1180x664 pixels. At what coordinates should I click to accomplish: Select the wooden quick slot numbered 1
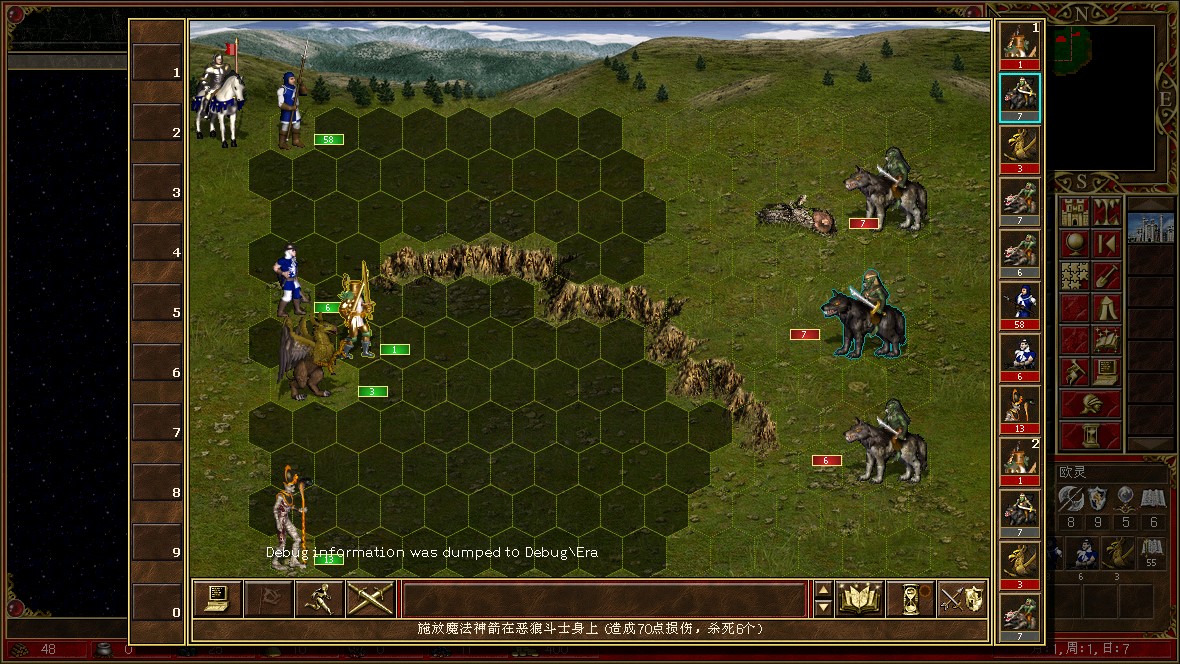tap(158, 73)
